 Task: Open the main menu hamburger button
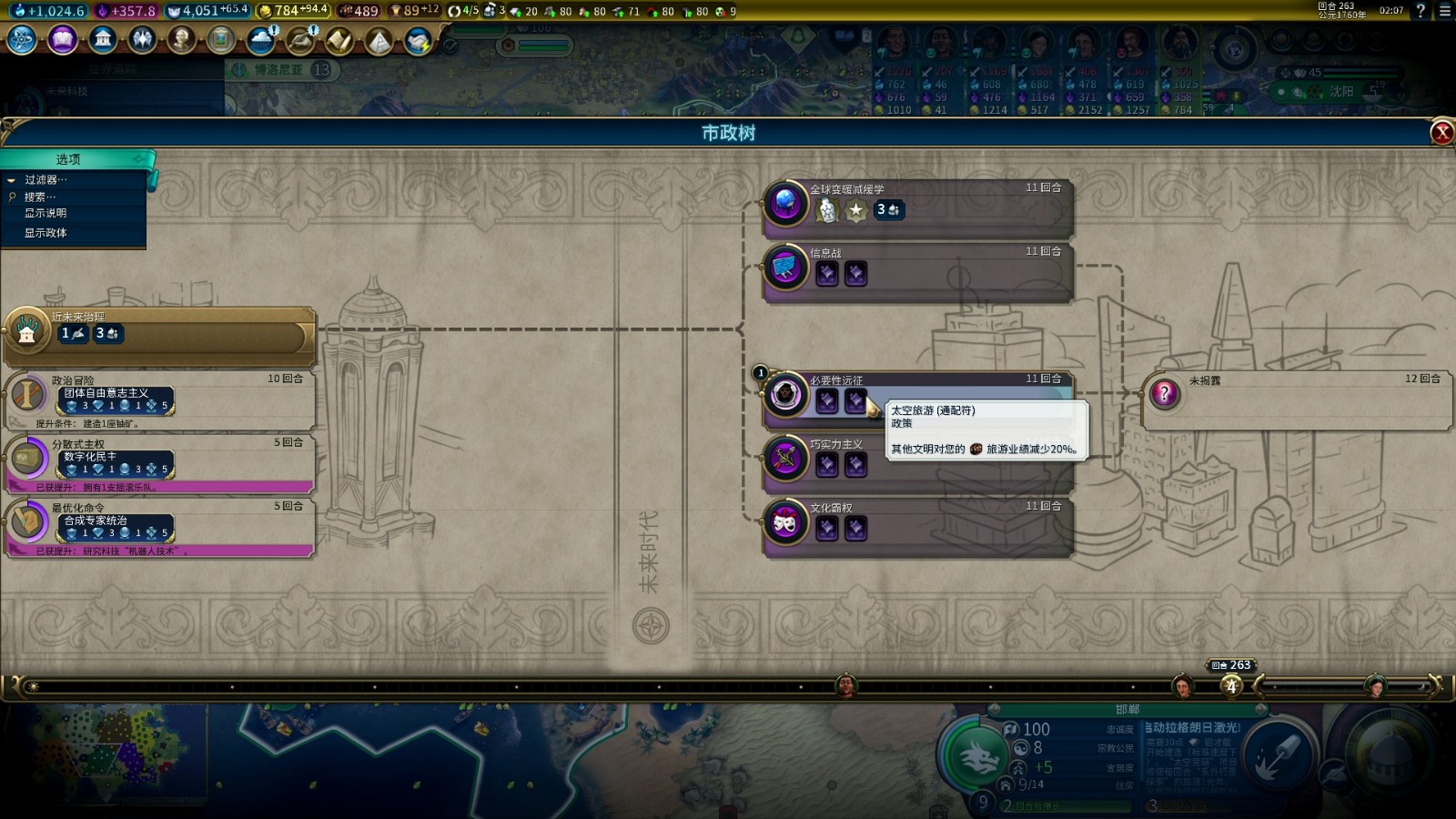tap(1444, 11)
